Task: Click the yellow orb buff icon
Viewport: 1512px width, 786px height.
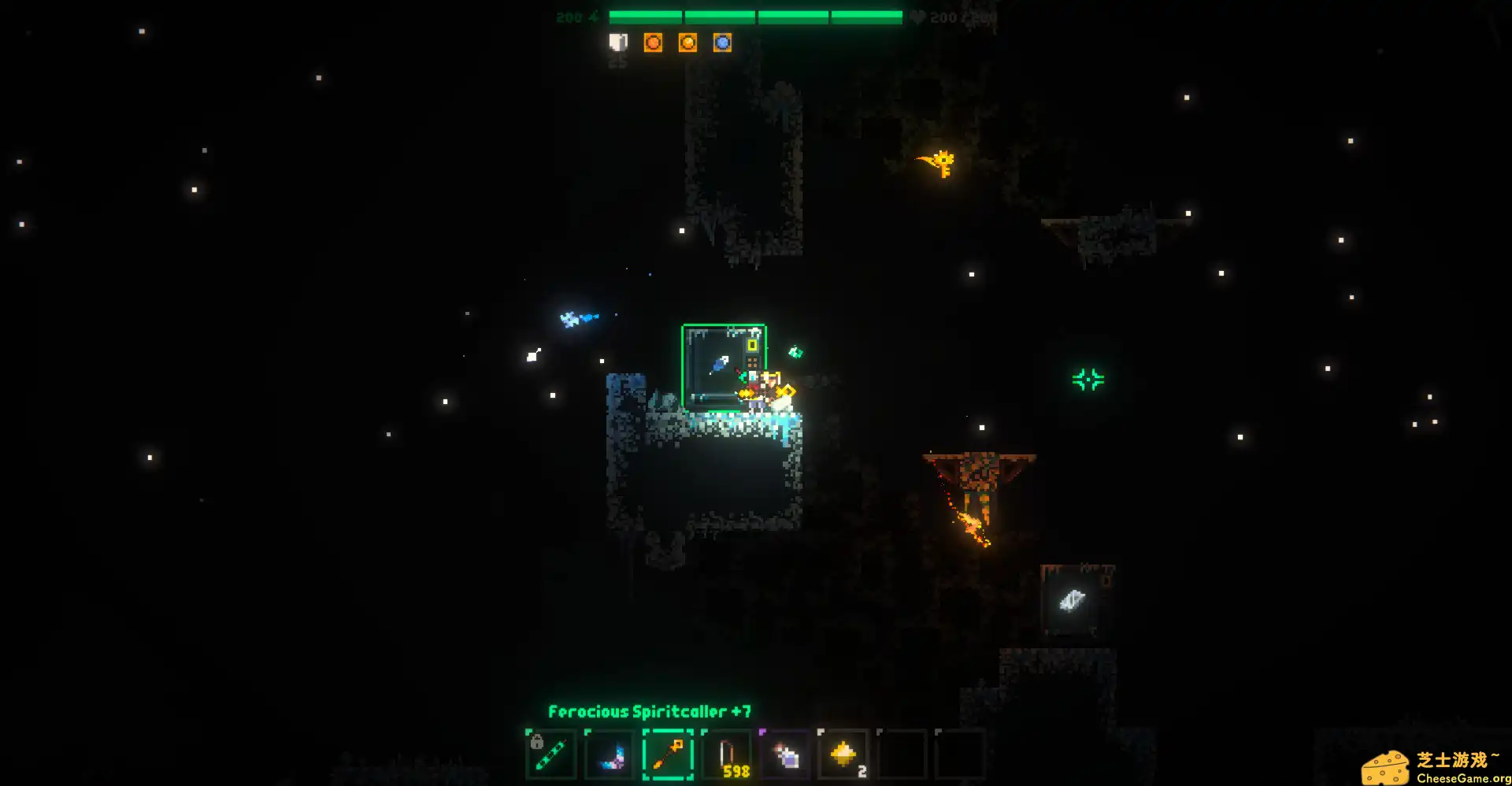Action: tap(687, 43)
